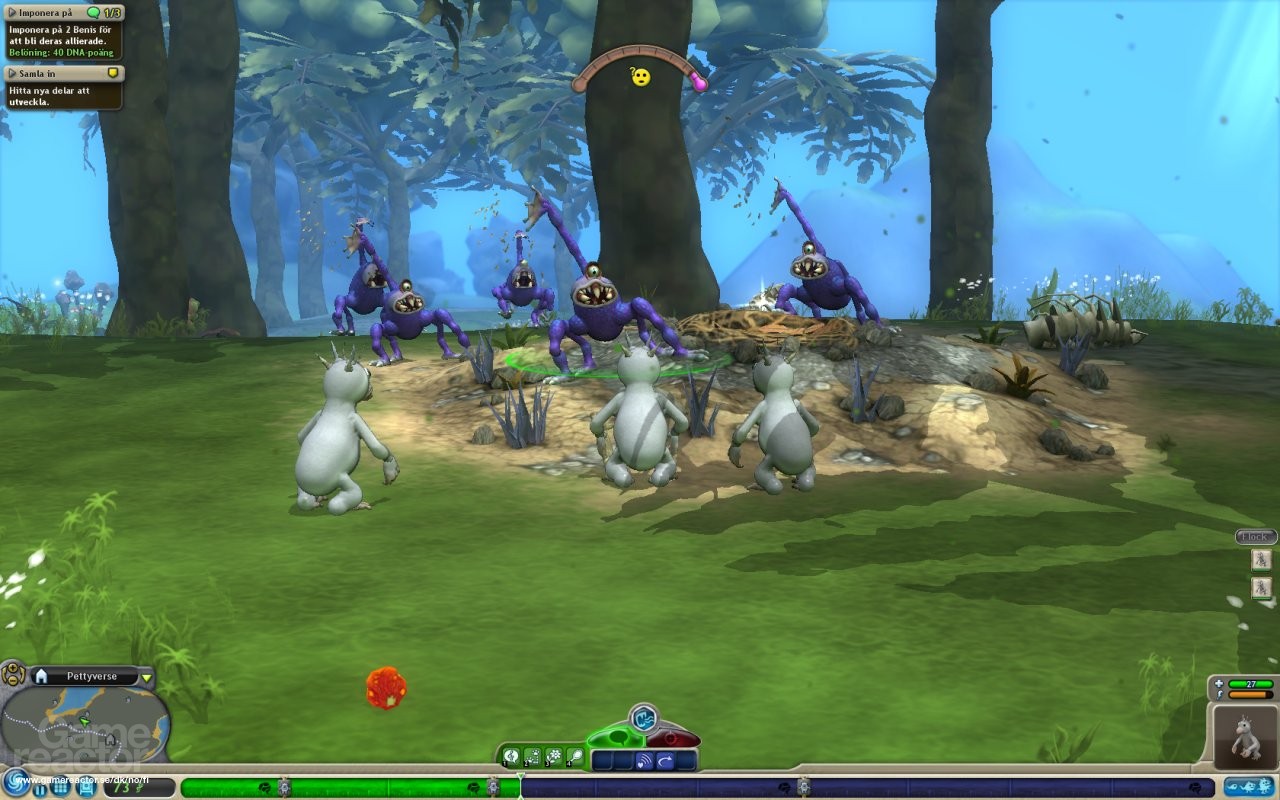The height and width of the screenshot is (800, 1280).
Task: Click the cell-stage badge above the mode switcher
Action: click(645, 718)
